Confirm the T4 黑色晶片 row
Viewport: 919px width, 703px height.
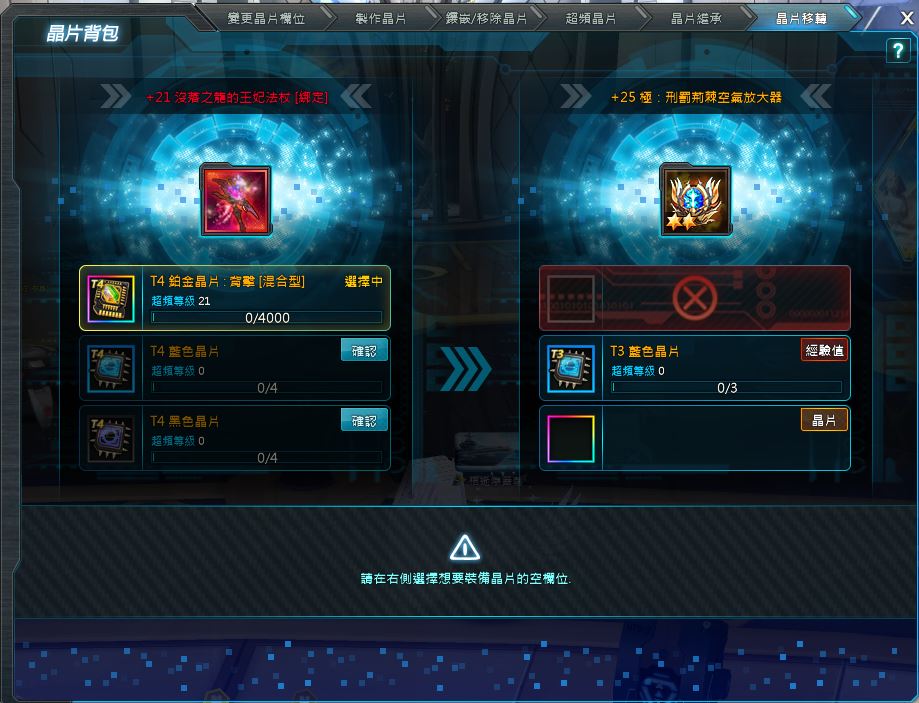(x=364, y=421)
